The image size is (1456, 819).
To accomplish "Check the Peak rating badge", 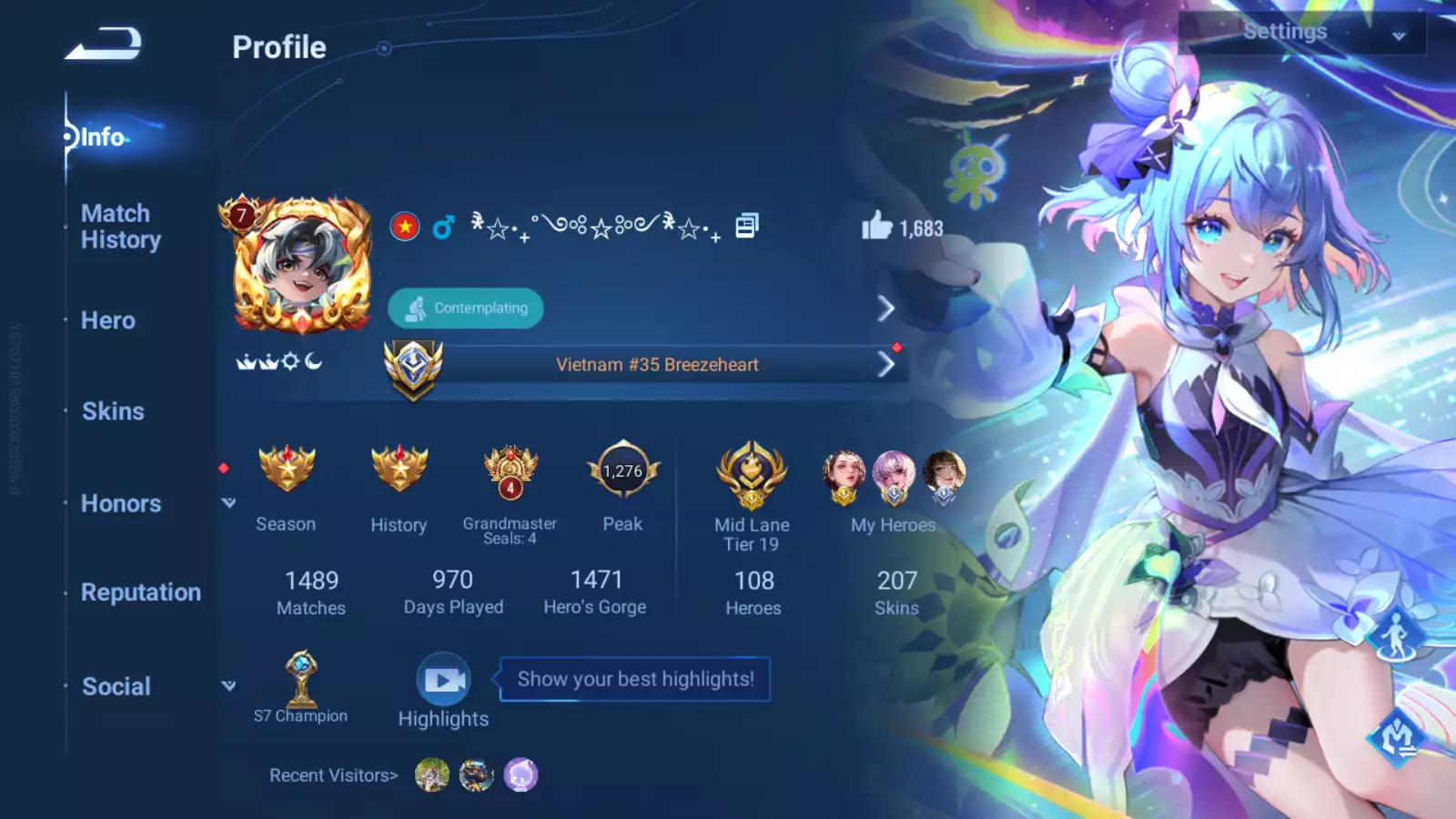I will click(623, 470).
